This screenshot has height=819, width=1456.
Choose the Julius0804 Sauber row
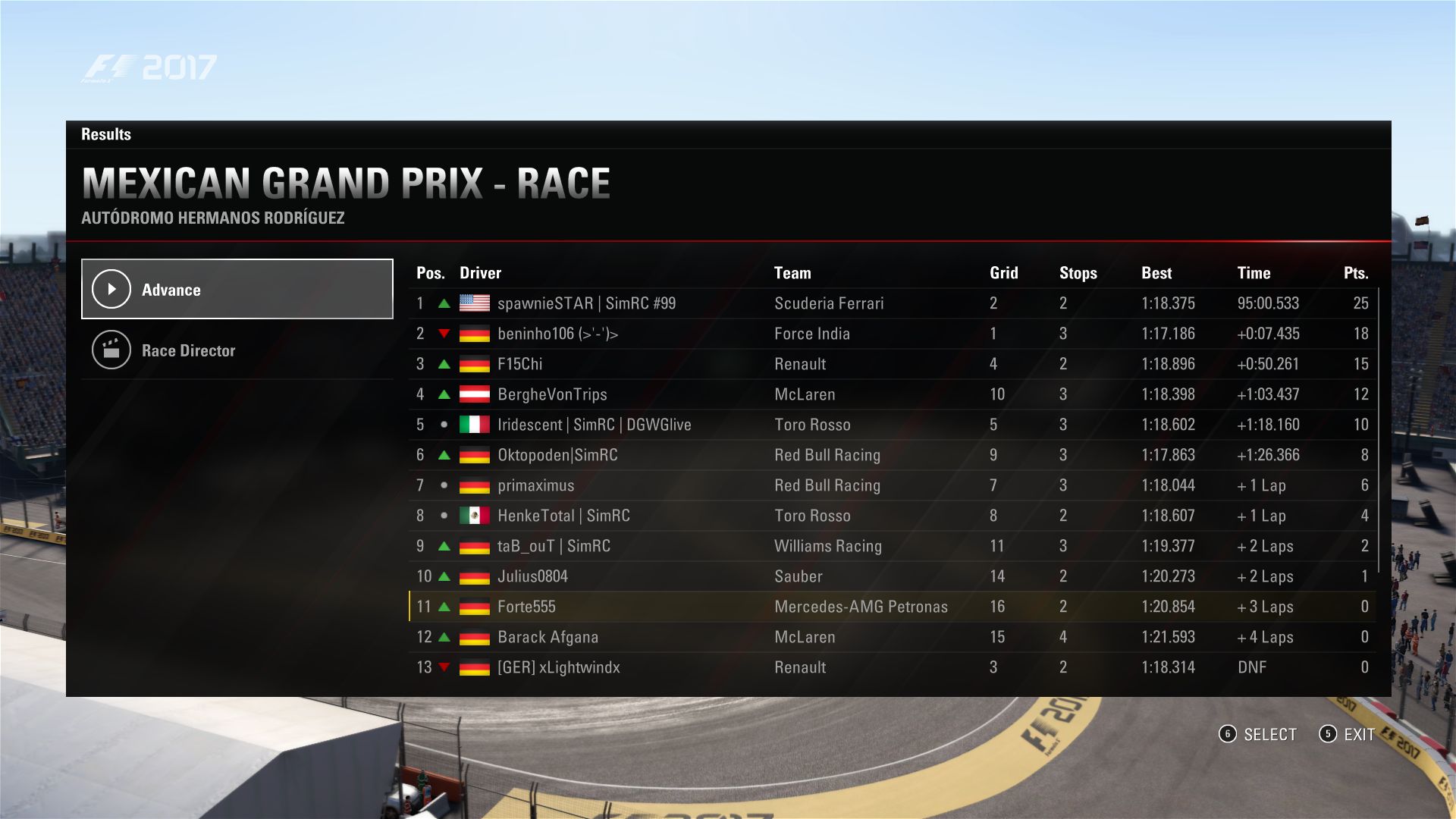click(891, 576)
